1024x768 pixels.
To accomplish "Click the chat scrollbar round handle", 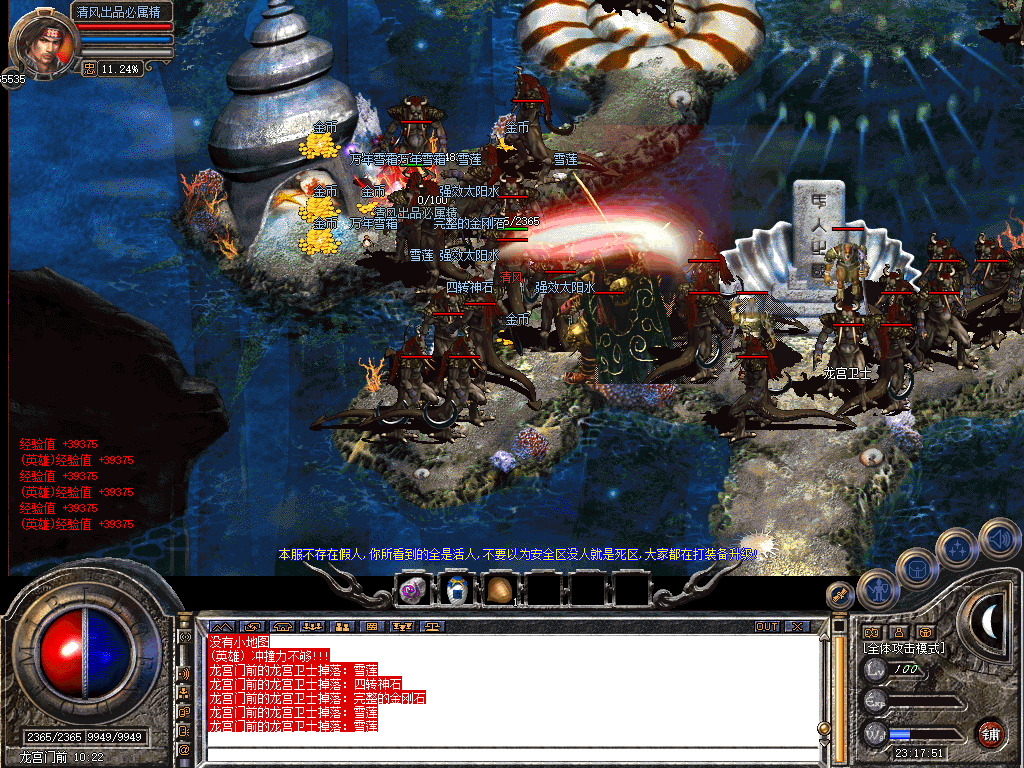I will coord(825,727).
